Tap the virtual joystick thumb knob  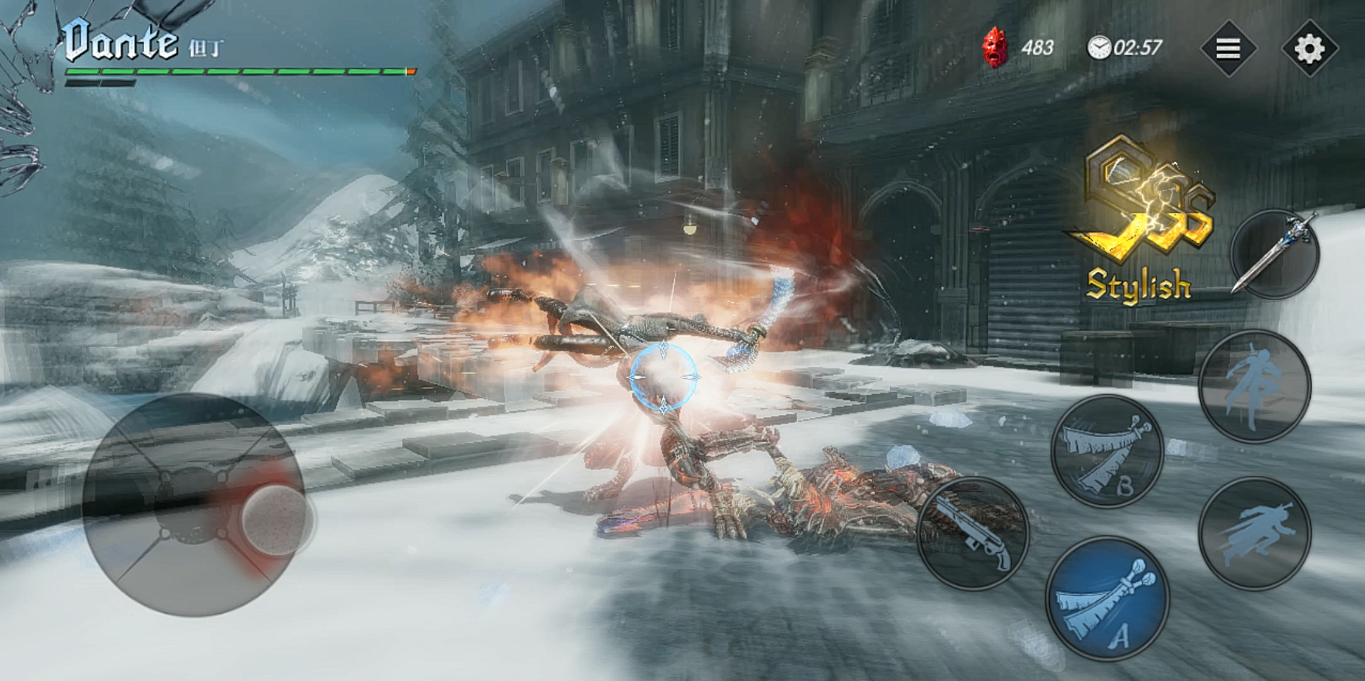click(275, 520)
